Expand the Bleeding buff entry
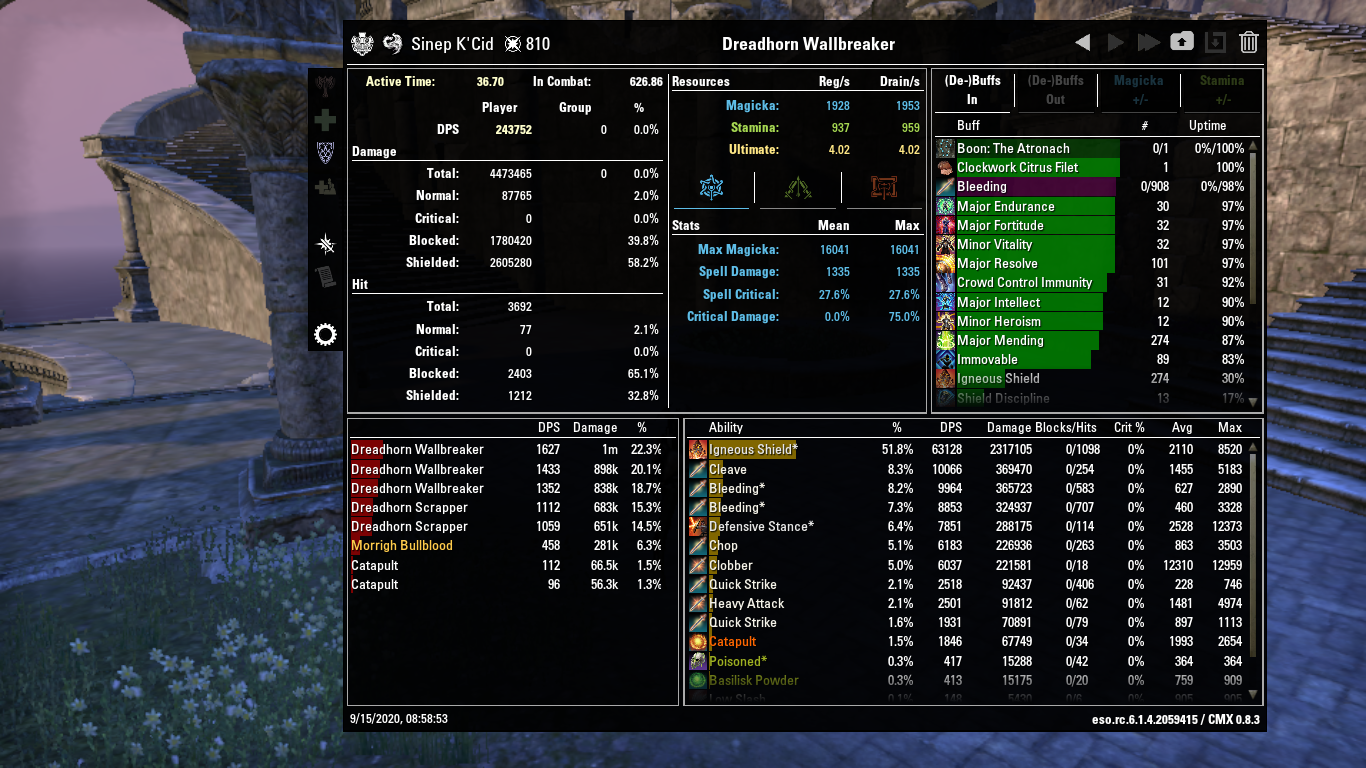 [1000, 187]
